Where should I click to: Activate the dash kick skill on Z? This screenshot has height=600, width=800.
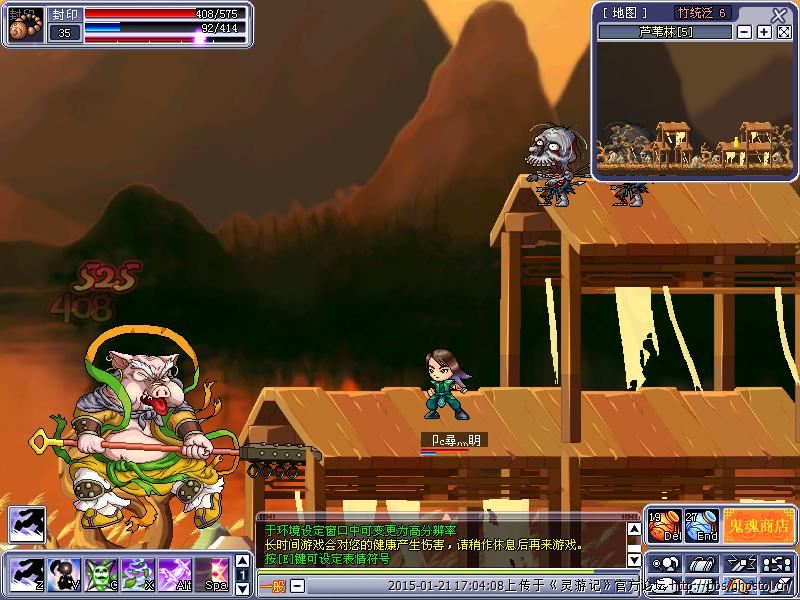24,574
